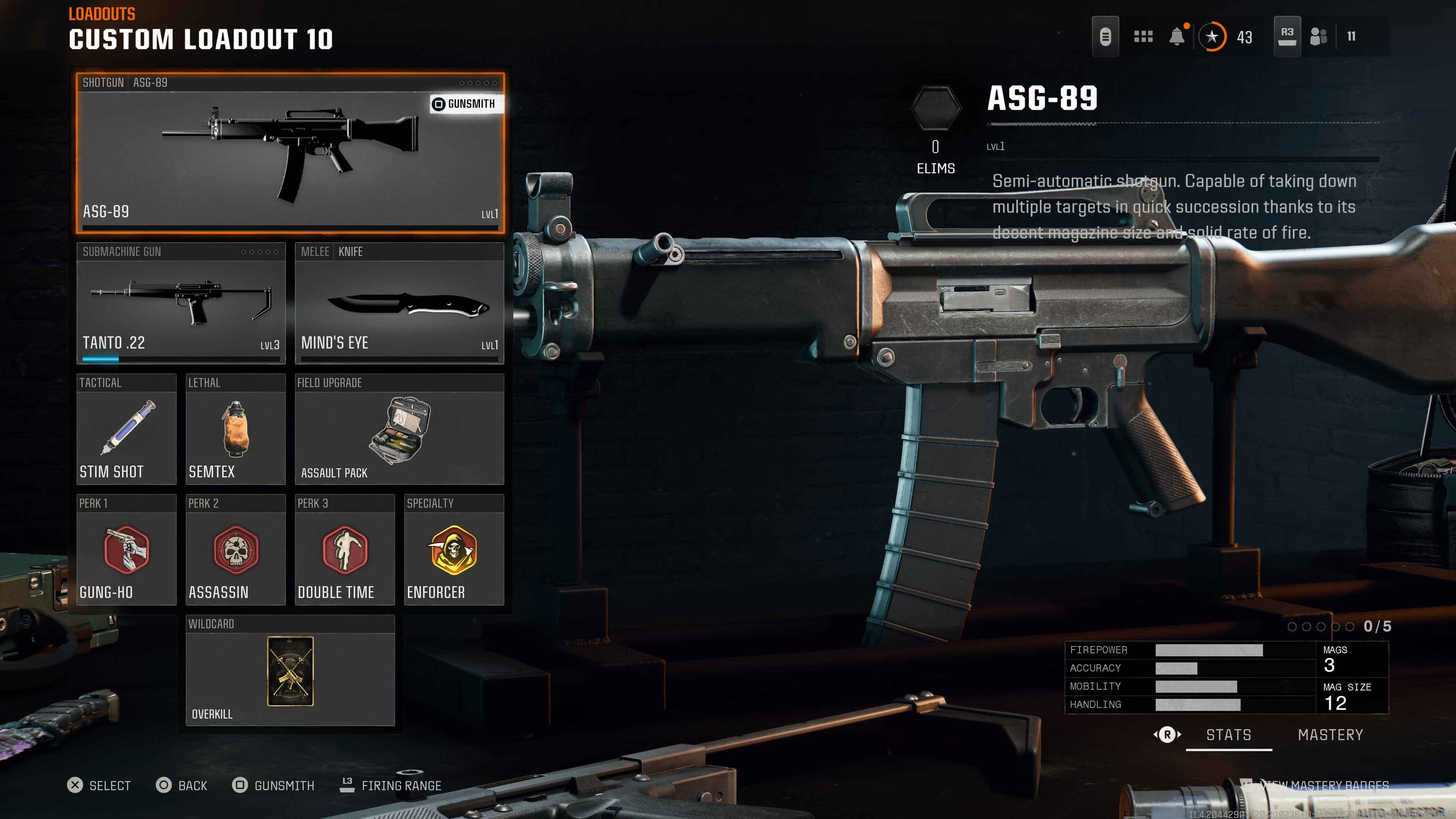Show the Stats tab
Viewport: 1456px width, 819px height.
(x=1228, y=735)
